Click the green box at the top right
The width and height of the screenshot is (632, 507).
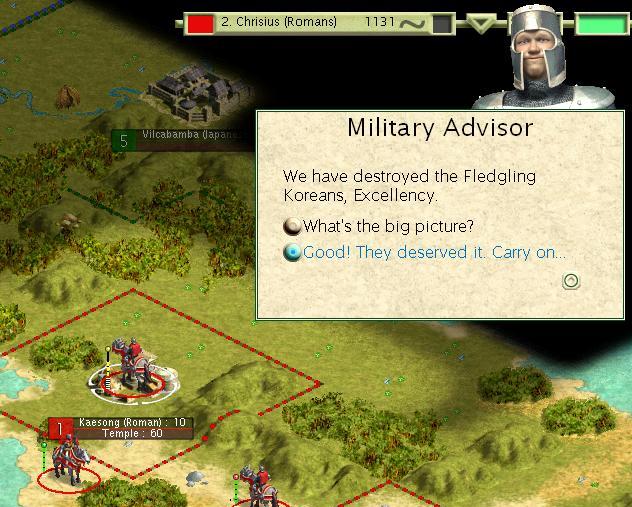(597, 24)
